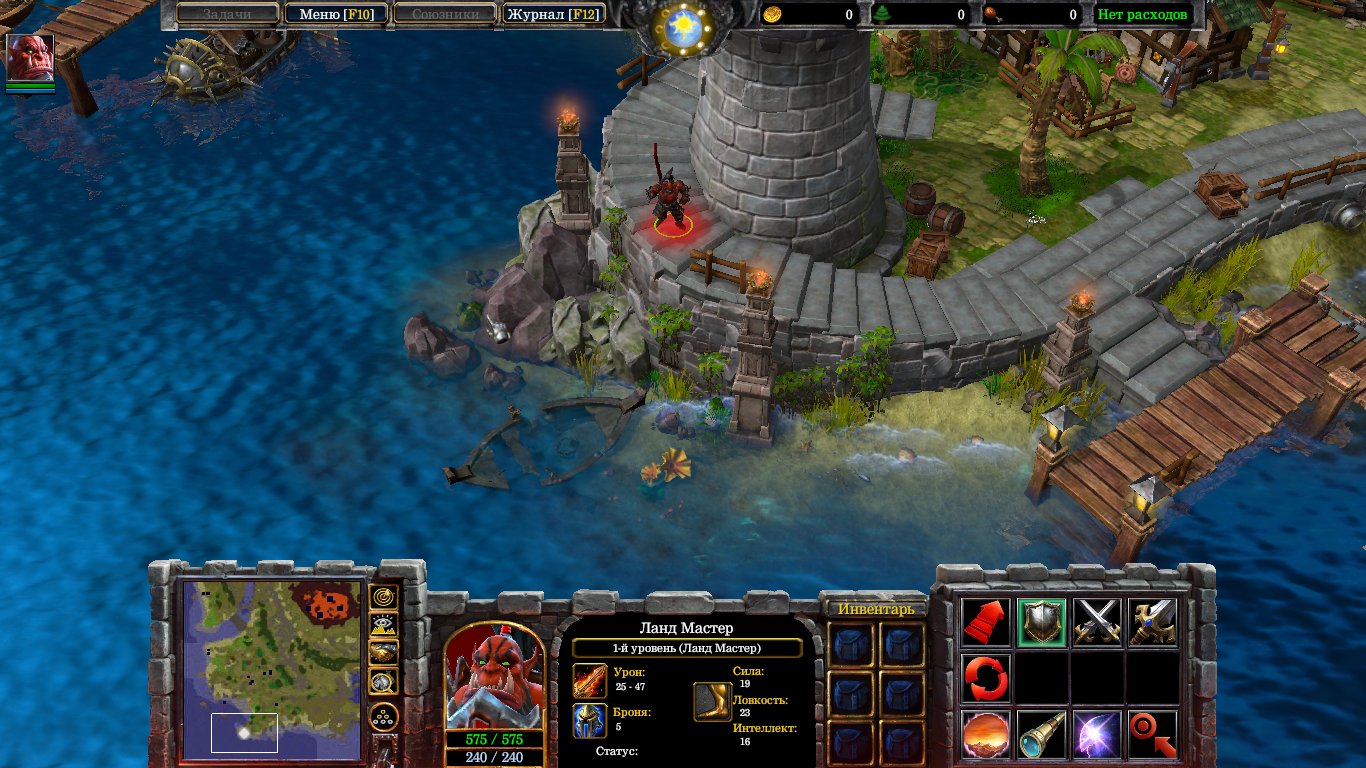Viewport: 1366px width, 768px height.
Task: Open the Меню [F10] button
Action: pos(336,14)
